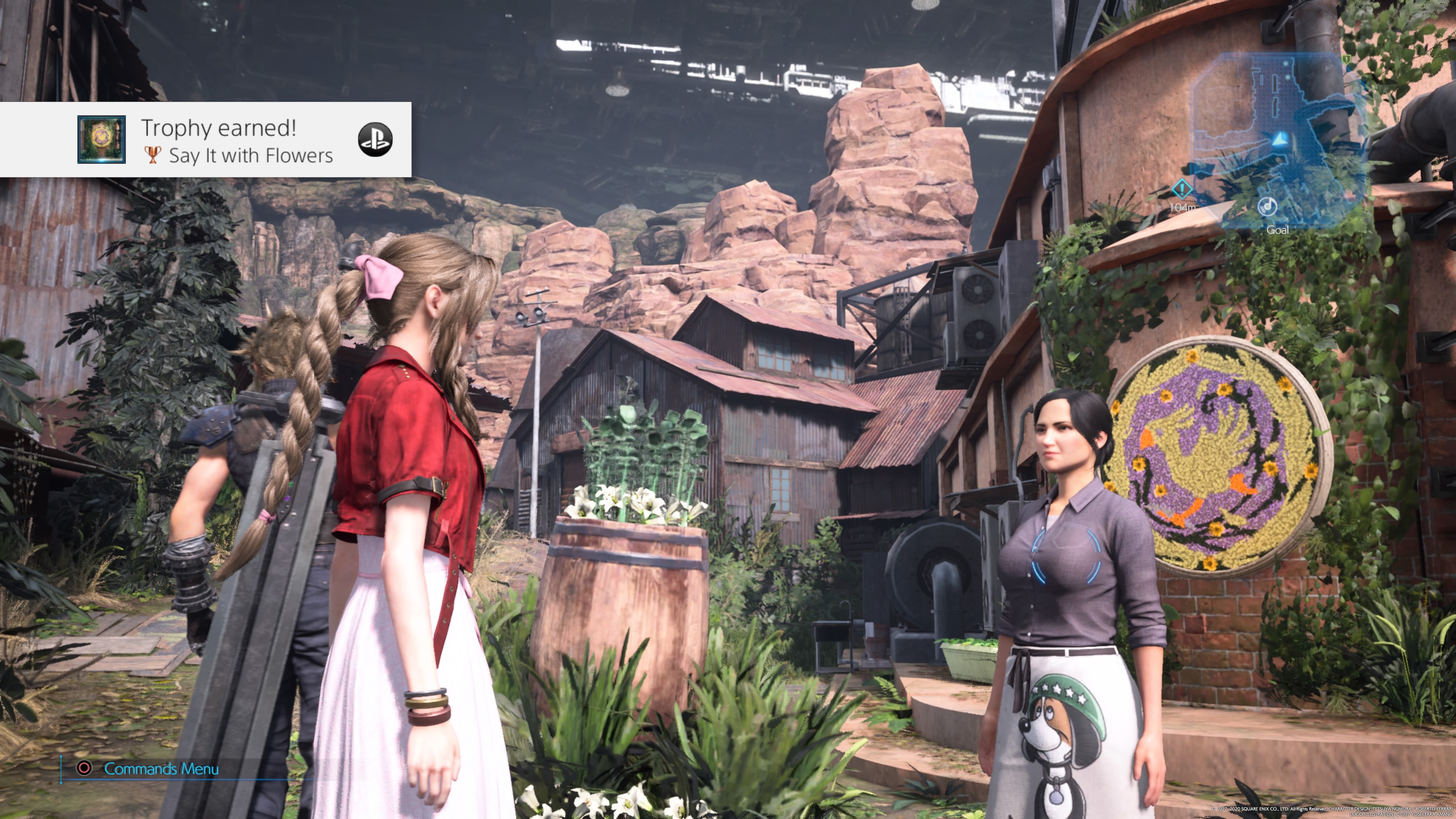This screenshot has height=819, width=1456.
Task: Click the music disc marker on the minimap
Action: click(1267, 206)
